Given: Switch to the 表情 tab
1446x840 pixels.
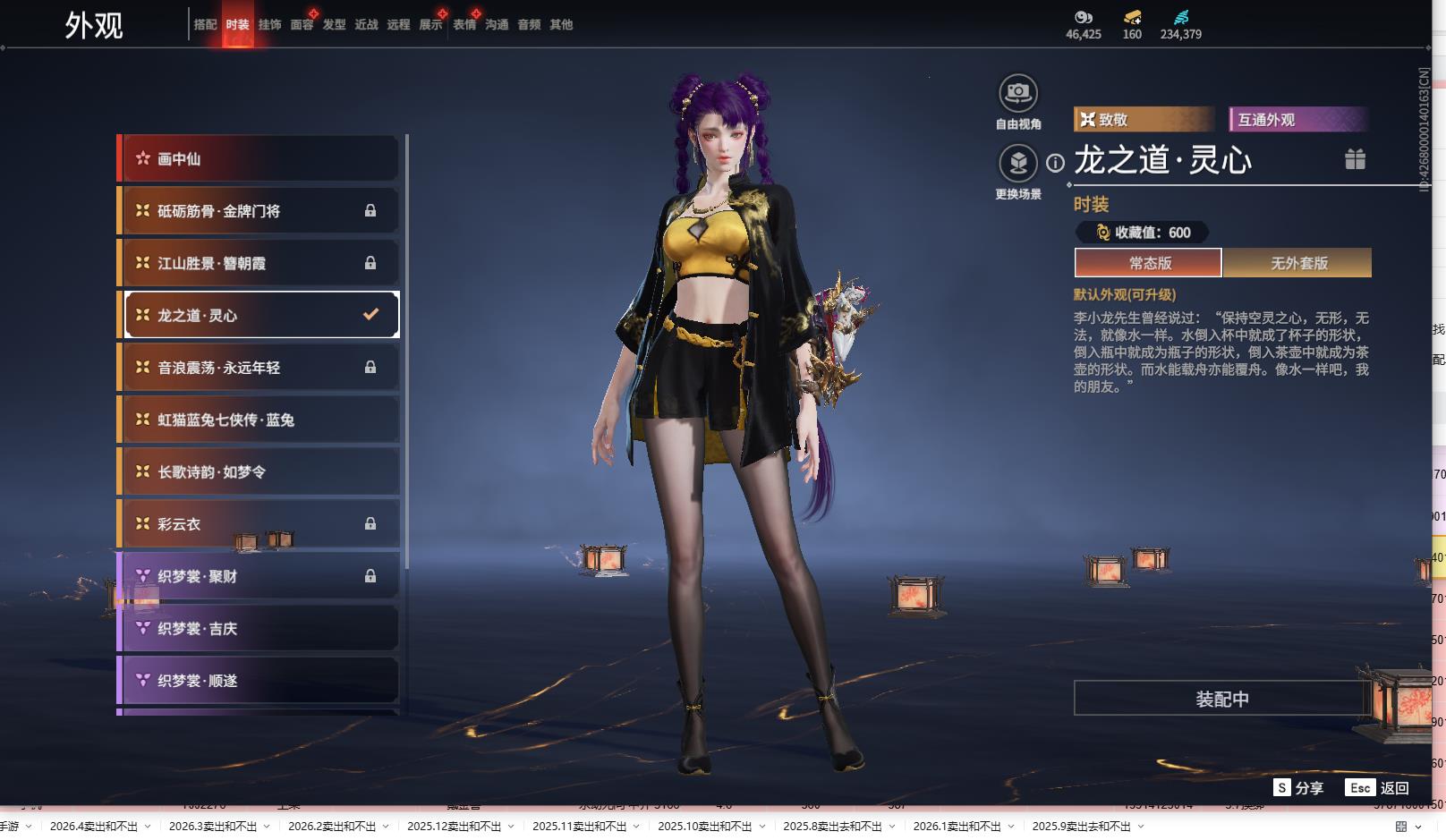Looking at the screenshot, I should click(x=464, y=25).
